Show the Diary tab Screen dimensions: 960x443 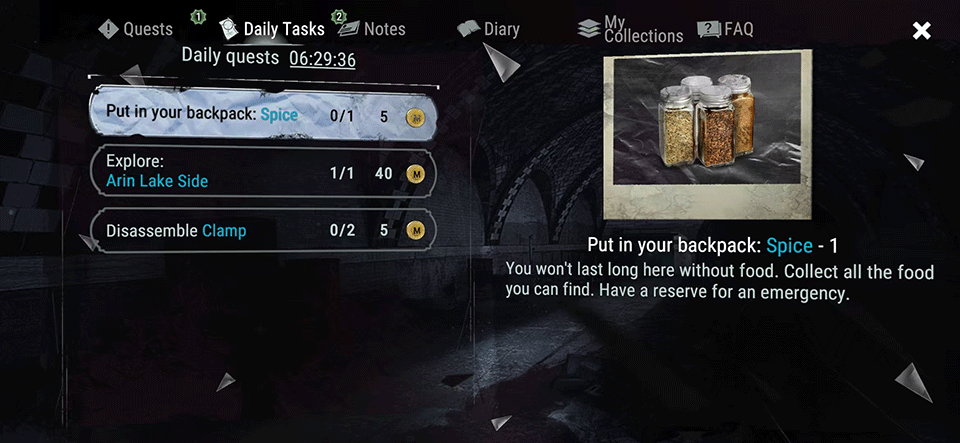[489, 29]
